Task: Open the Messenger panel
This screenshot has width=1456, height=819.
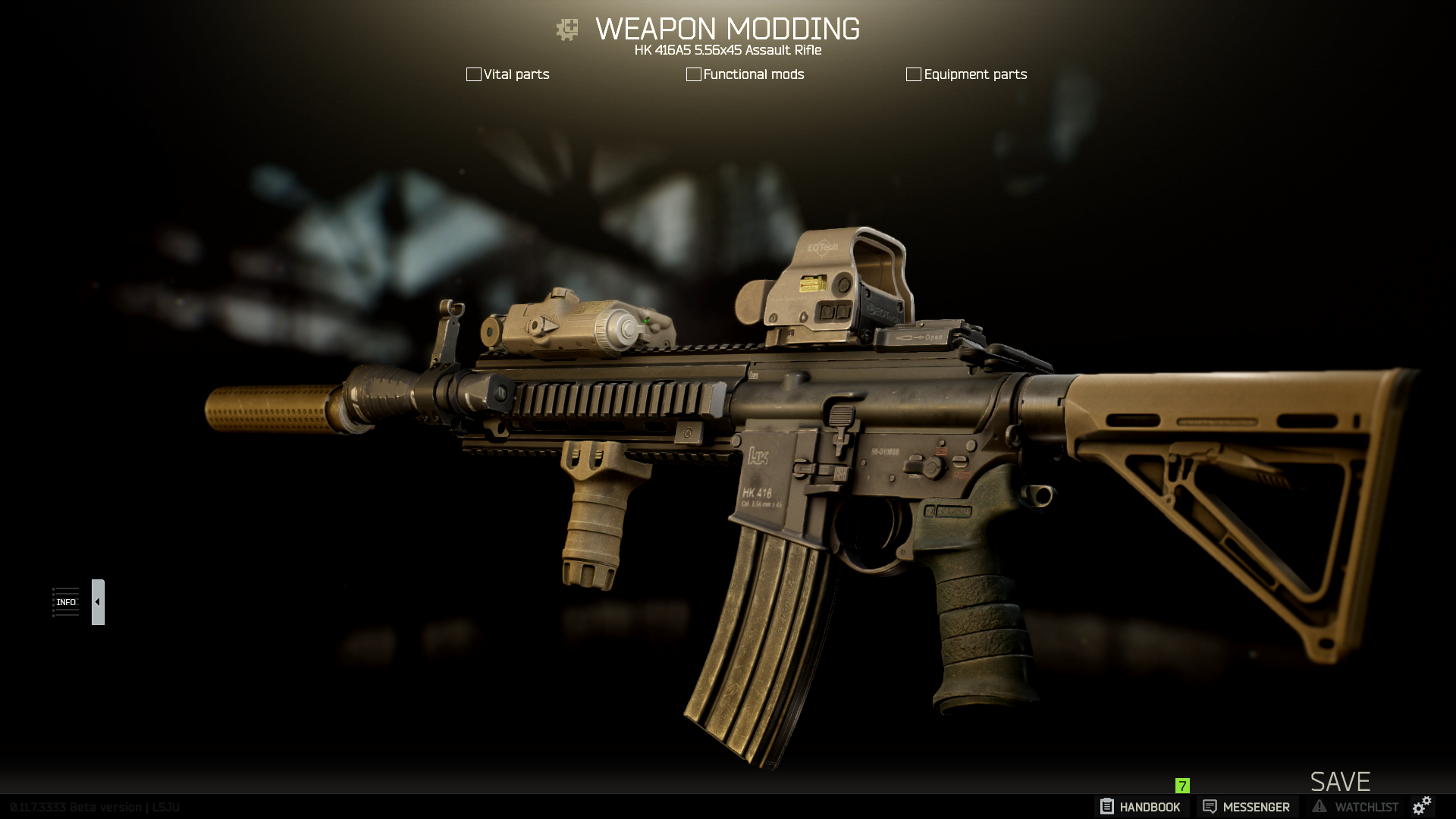Action: click(1246, 807)
